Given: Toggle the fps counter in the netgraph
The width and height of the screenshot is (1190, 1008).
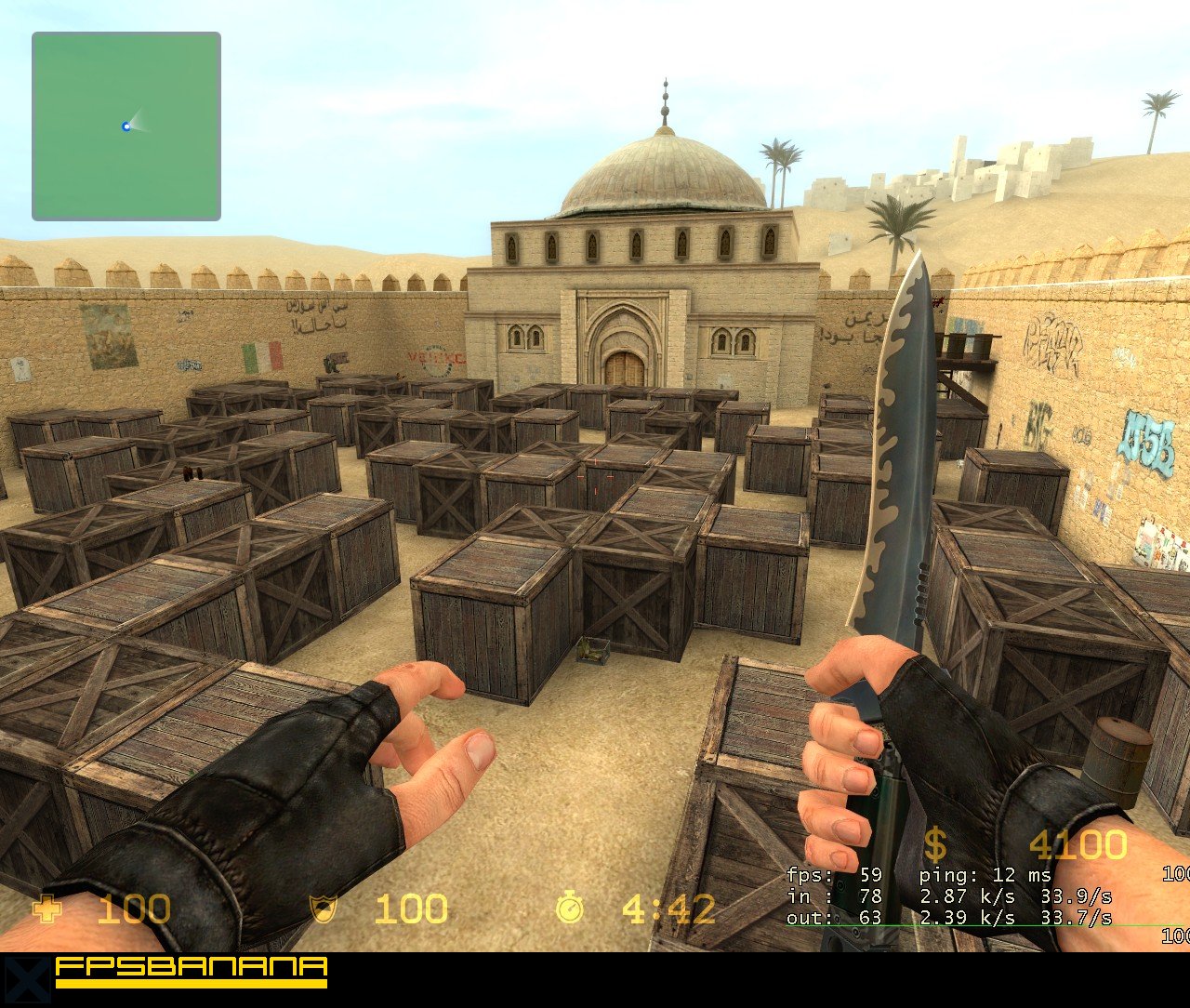Looking at the screenshot, I should [837, 874].
